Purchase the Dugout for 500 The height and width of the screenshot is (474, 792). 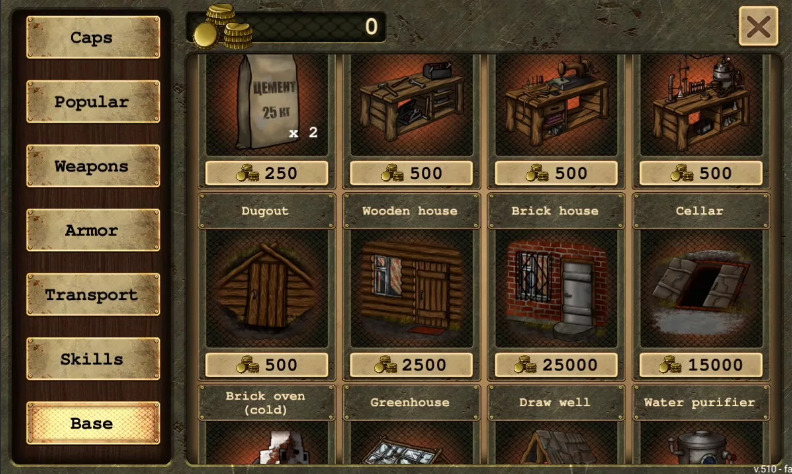tap(267, 365)
